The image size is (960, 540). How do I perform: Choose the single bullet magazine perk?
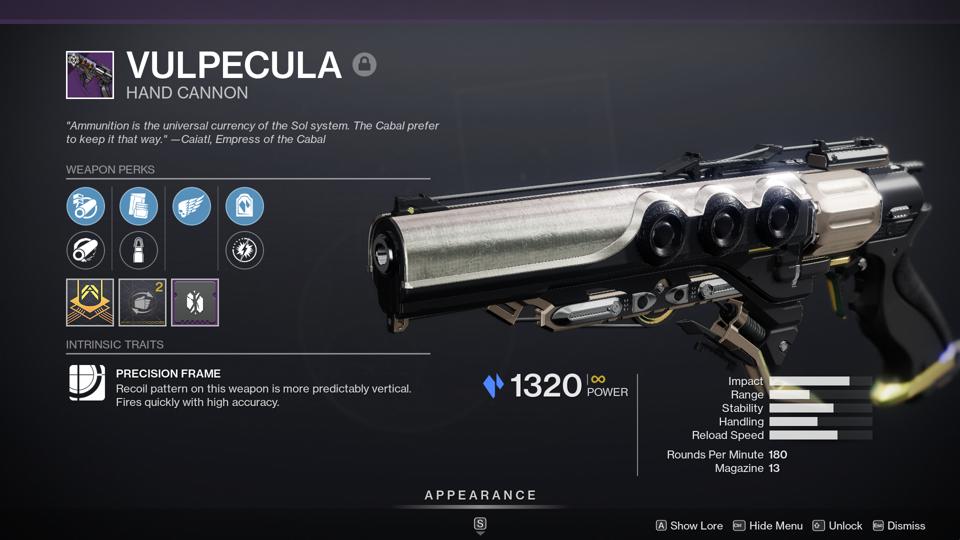click(139, 250)
